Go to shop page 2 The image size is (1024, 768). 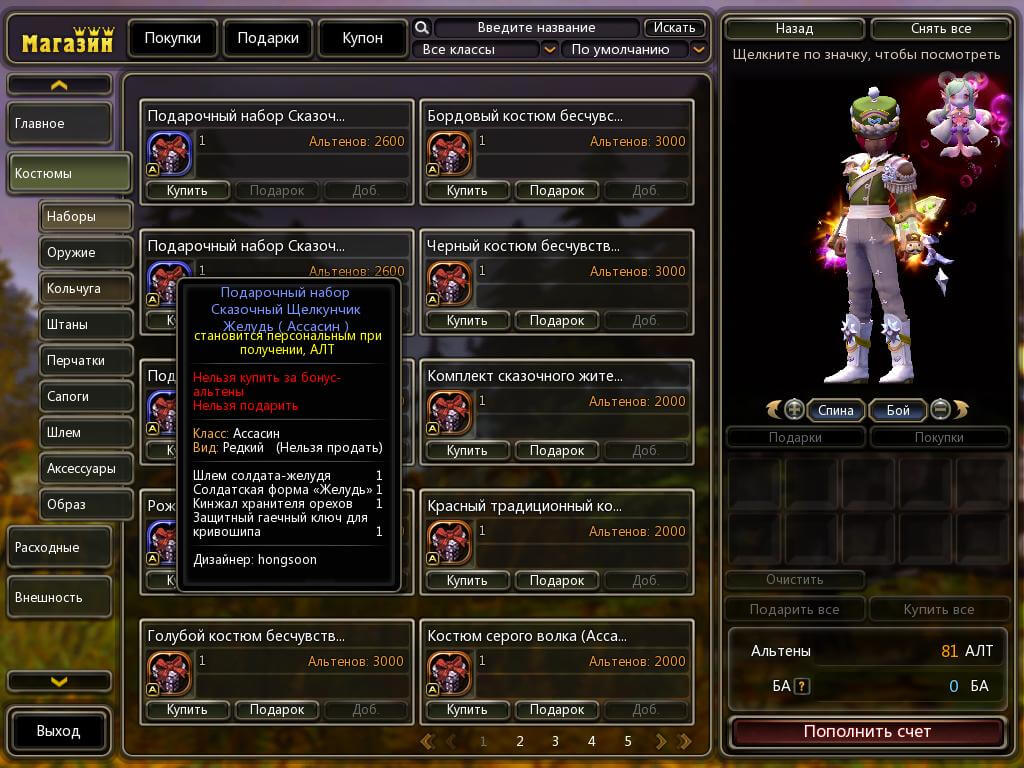[520, 741]
